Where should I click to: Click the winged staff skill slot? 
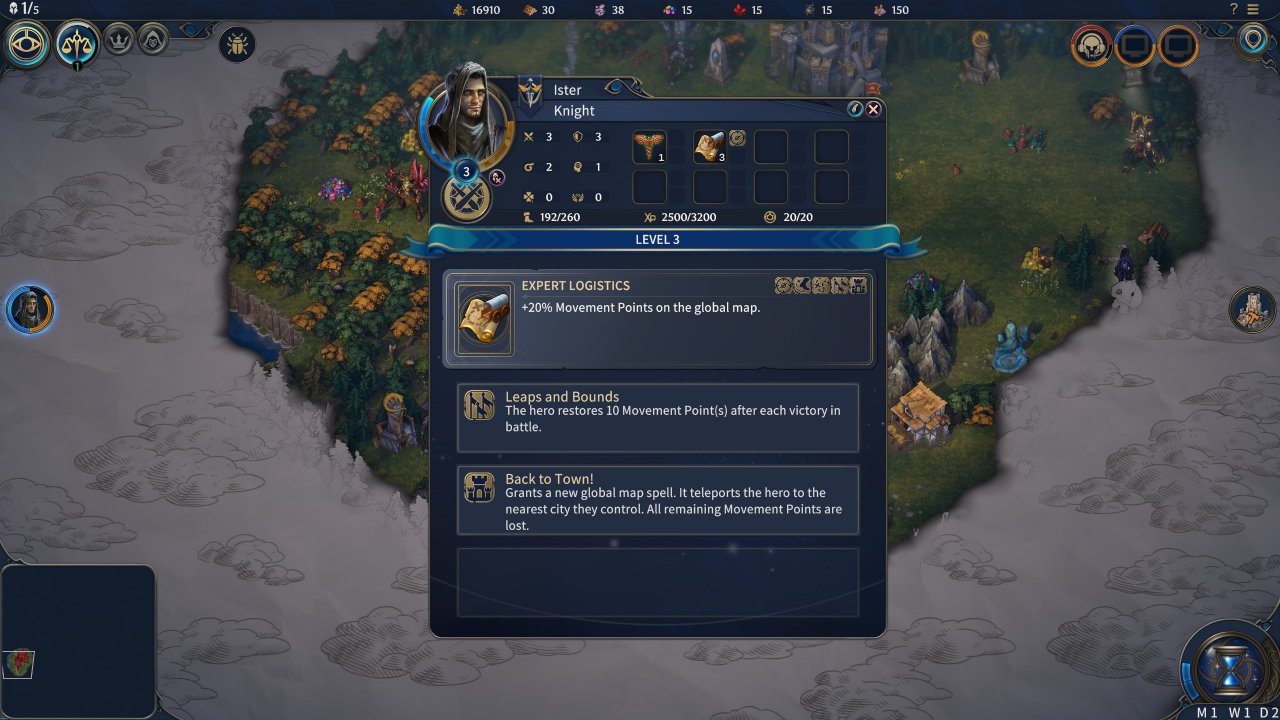click(649, 147)
